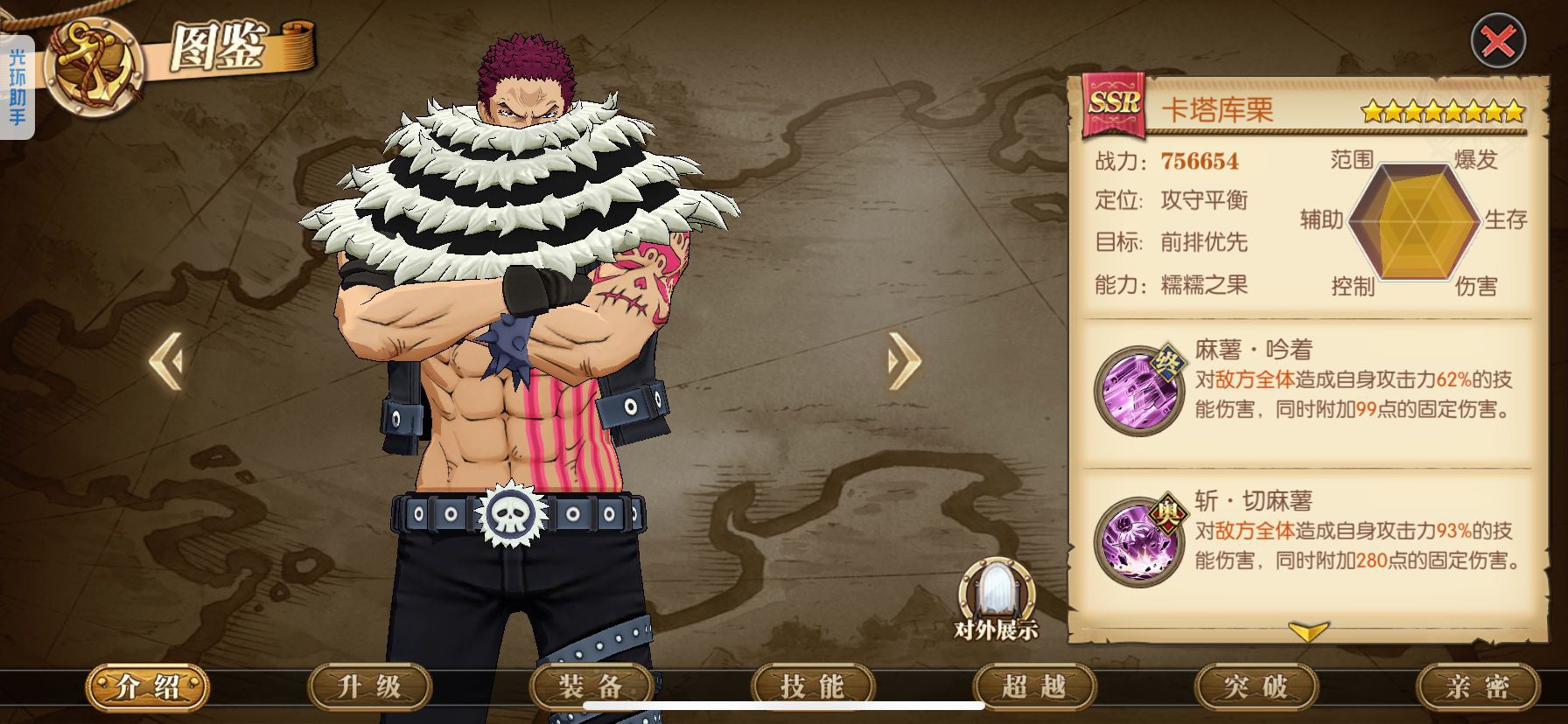Close the character codex with the red X
The width and height of the screenshot is (1568, 724).
tap(1497, 41)
